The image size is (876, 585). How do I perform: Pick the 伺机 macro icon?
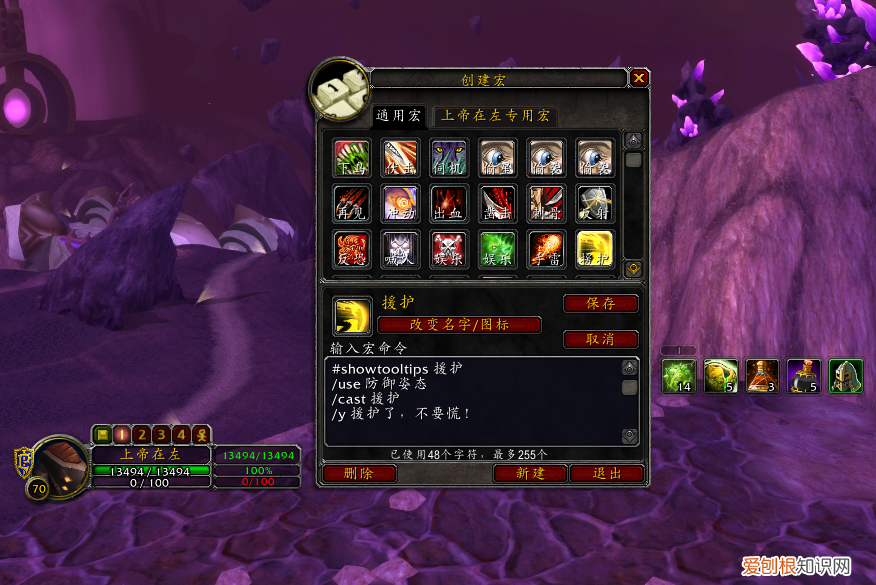pyautogui.click(x=449, y=157)
